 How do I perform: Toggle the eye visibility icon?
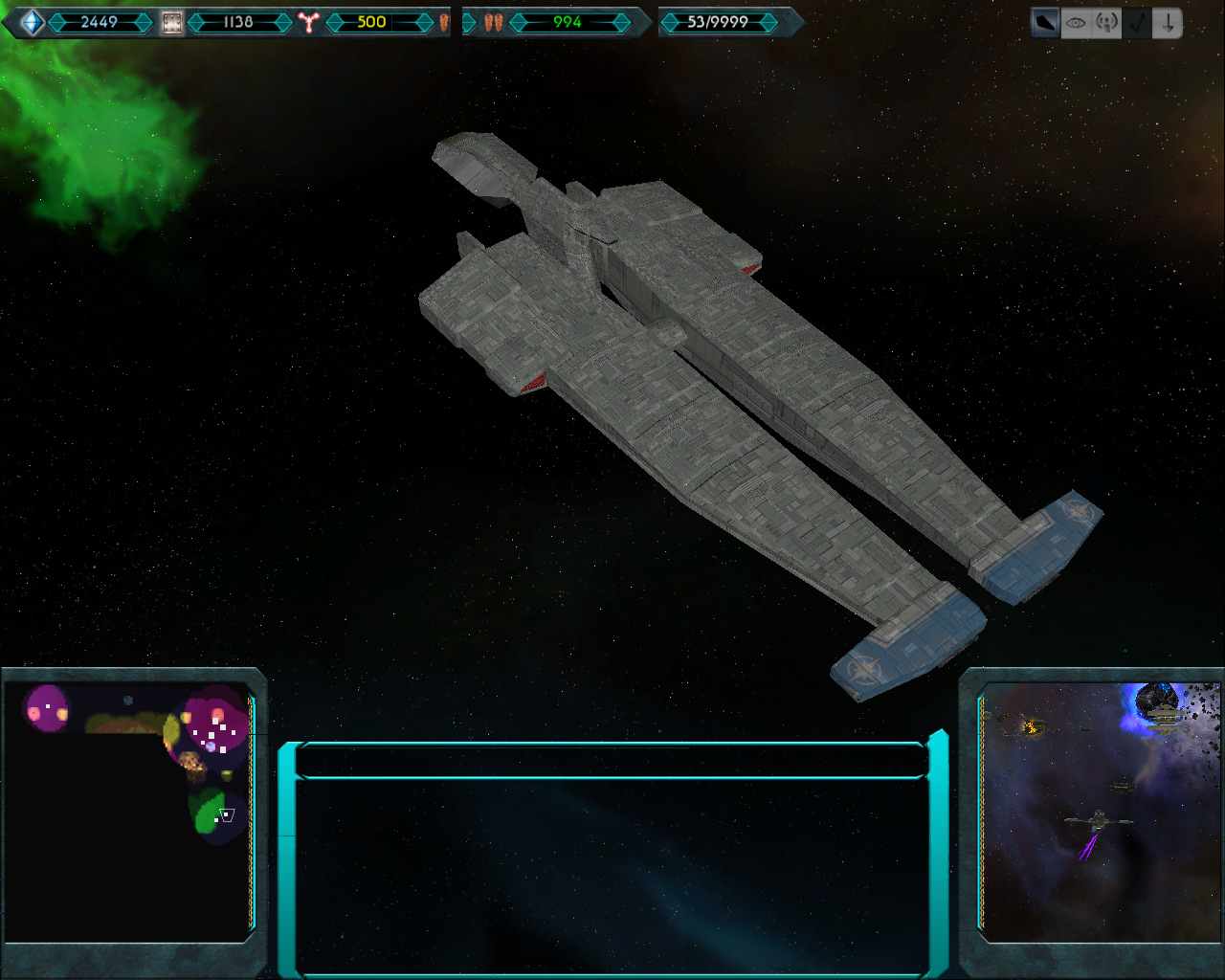click(x=1076, y=23)
